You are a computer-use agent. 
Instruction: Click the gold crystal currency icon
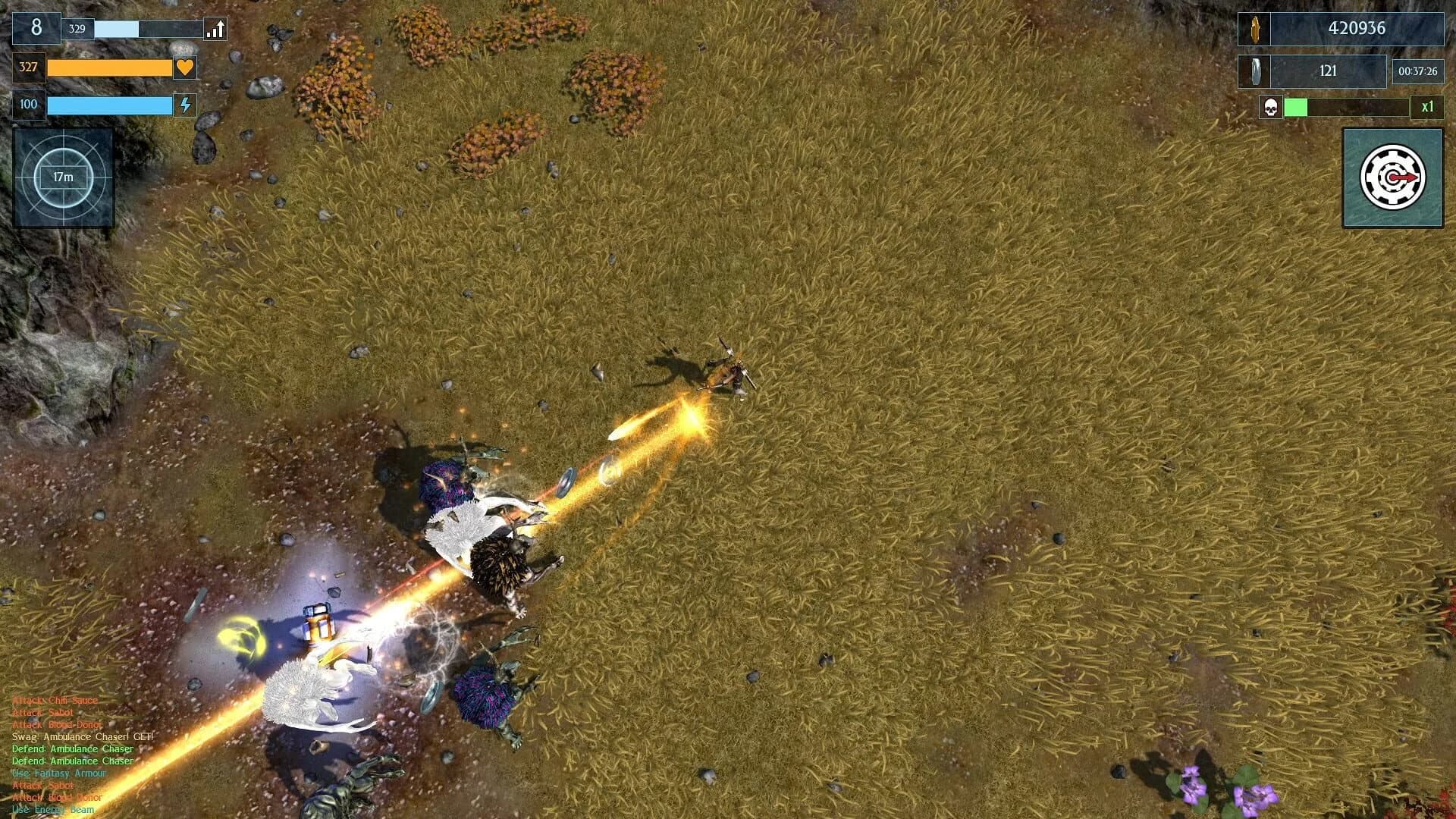coord(1254,30)
